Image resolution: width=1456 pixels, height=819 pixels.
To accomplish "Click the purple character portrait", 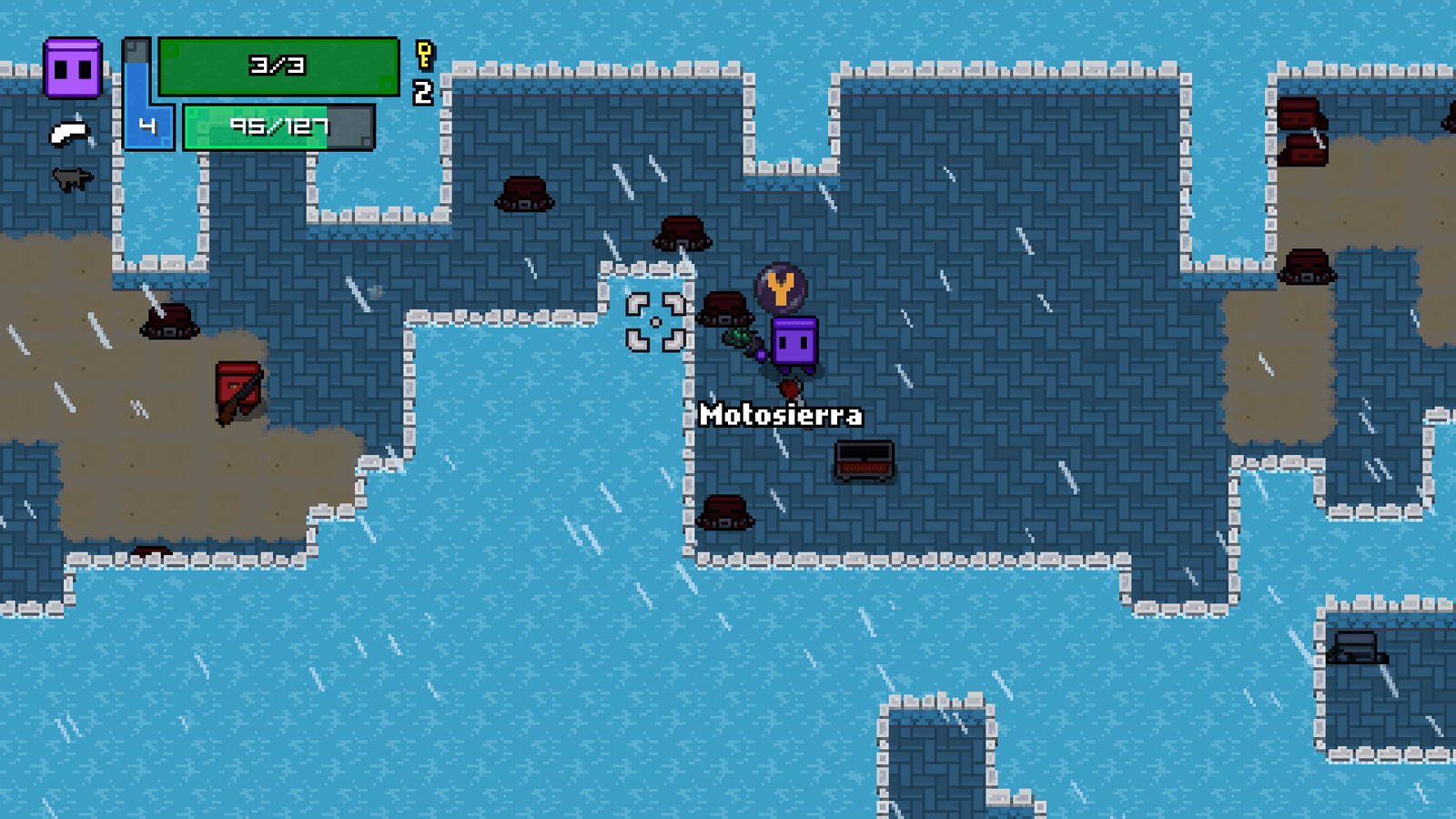I will 71,66.
